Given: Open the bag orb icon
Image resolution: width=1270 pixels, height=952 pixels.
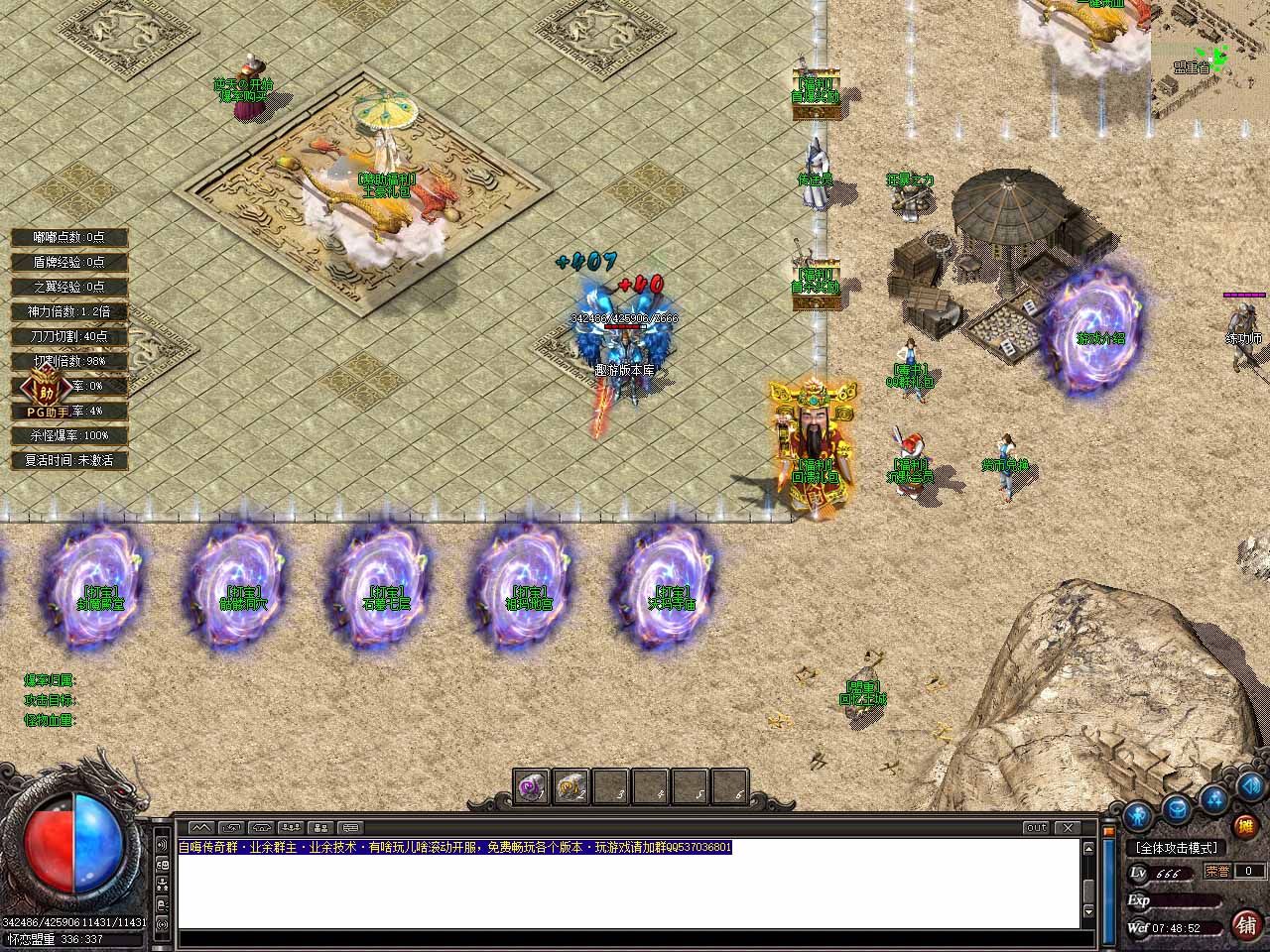Looking at the screenshot, I should [x=1177, y=806].
